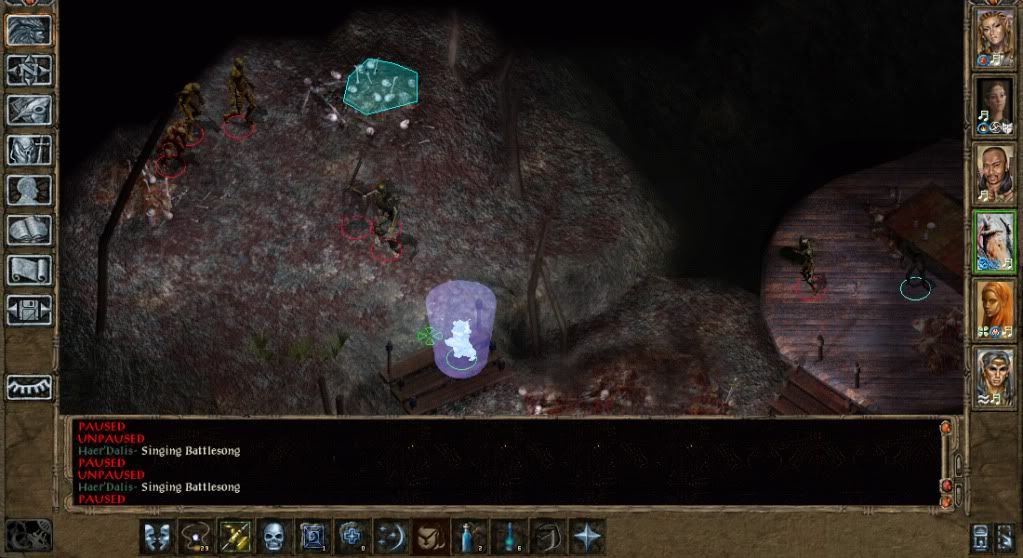Open the mage spellbook (open book icon)
This screenshot has width=1023, height=558.
(29, 230)
